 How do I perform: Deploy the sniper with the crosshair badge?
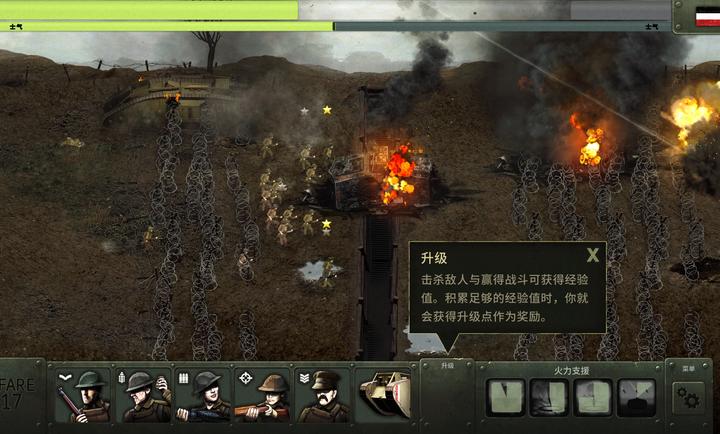264,395
